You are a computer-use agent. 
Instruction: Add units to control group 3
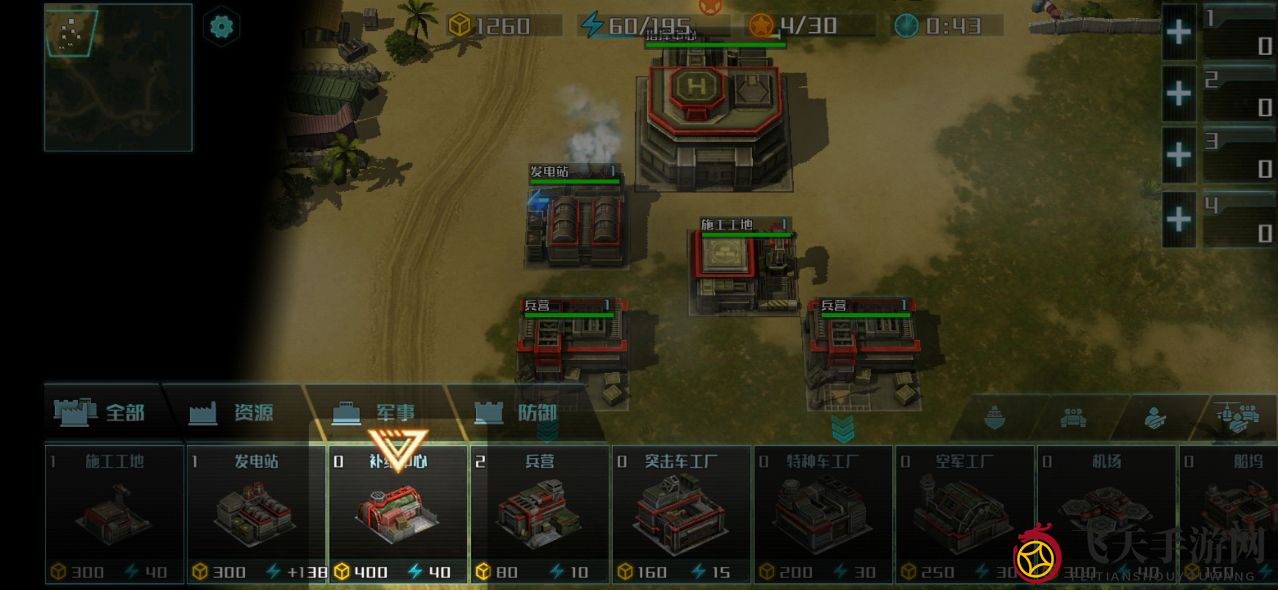[1179, 156]
